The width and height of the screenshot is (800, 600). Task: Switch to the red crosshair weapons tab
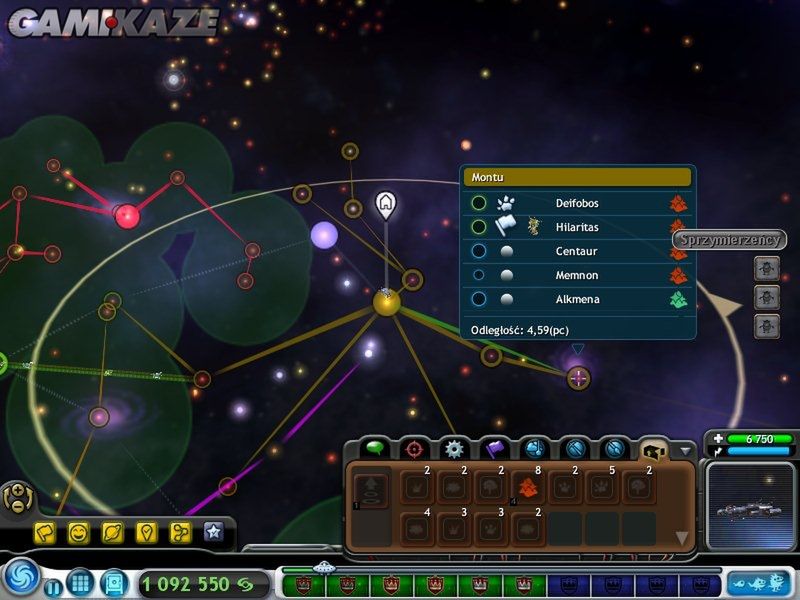[x=414, y=449]
